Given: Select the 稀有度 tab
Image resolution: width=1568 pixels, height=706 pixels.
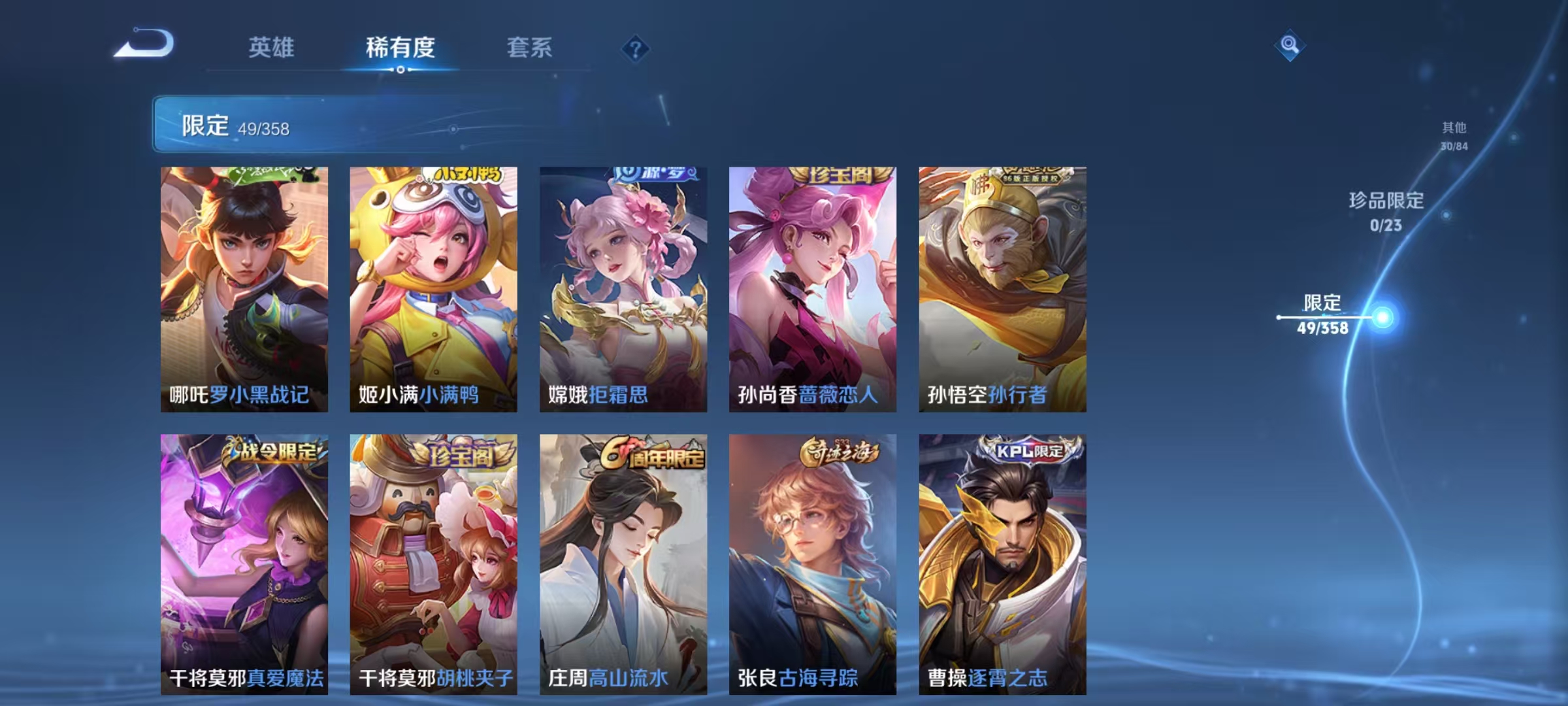Looking at the screenshot, I should 400,48.
